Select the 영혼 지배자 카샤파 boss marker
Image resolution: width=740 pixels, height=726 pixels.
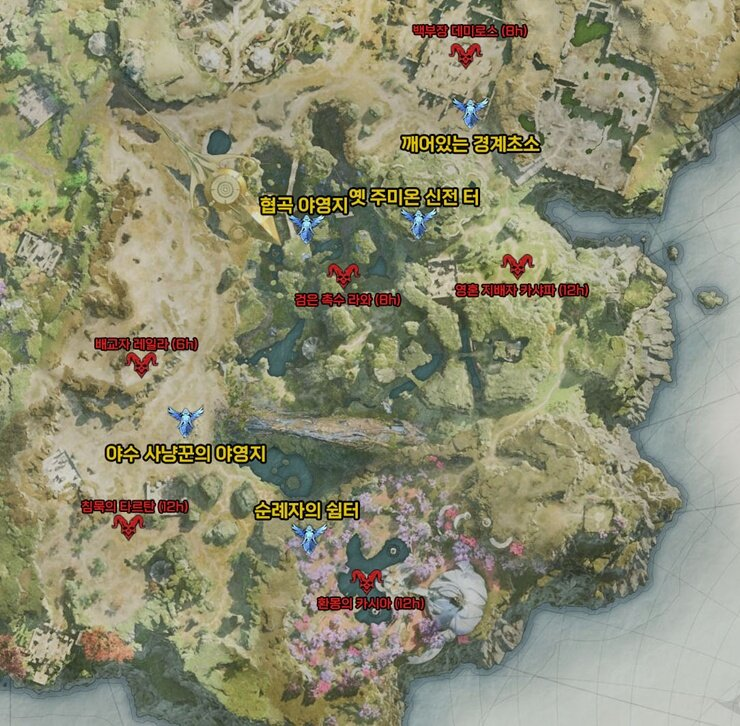click(x=516, y=265)
